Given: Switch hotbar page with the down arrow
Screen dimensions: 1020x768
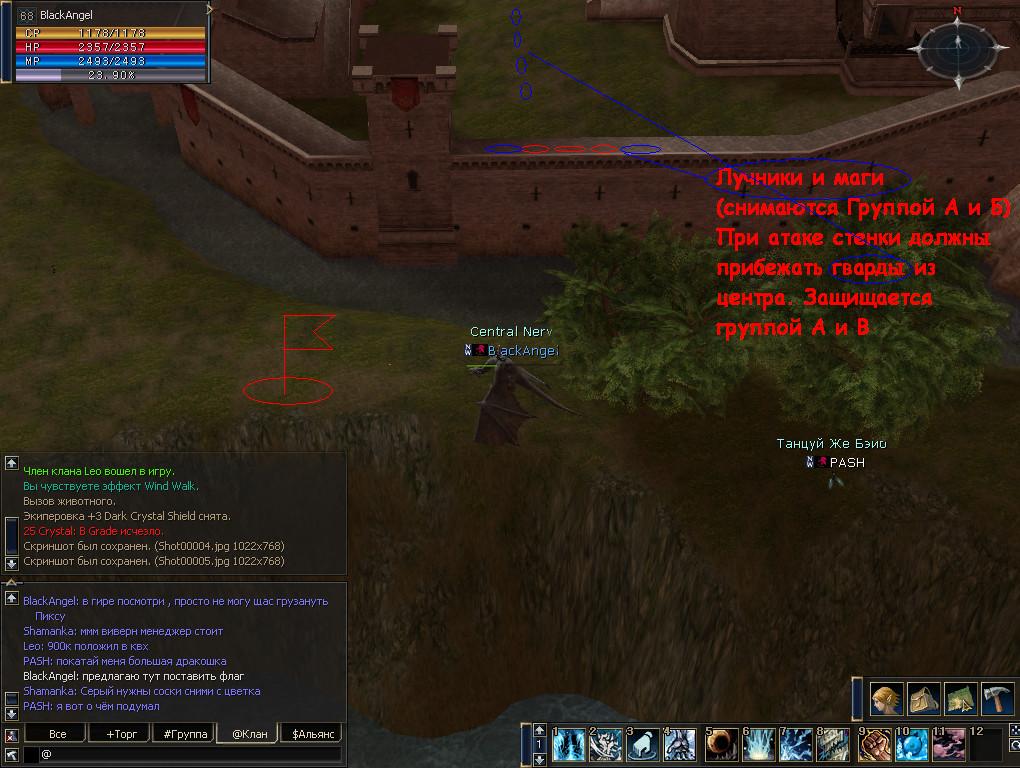Looking at the screenshot, I should tap(541, 759).
